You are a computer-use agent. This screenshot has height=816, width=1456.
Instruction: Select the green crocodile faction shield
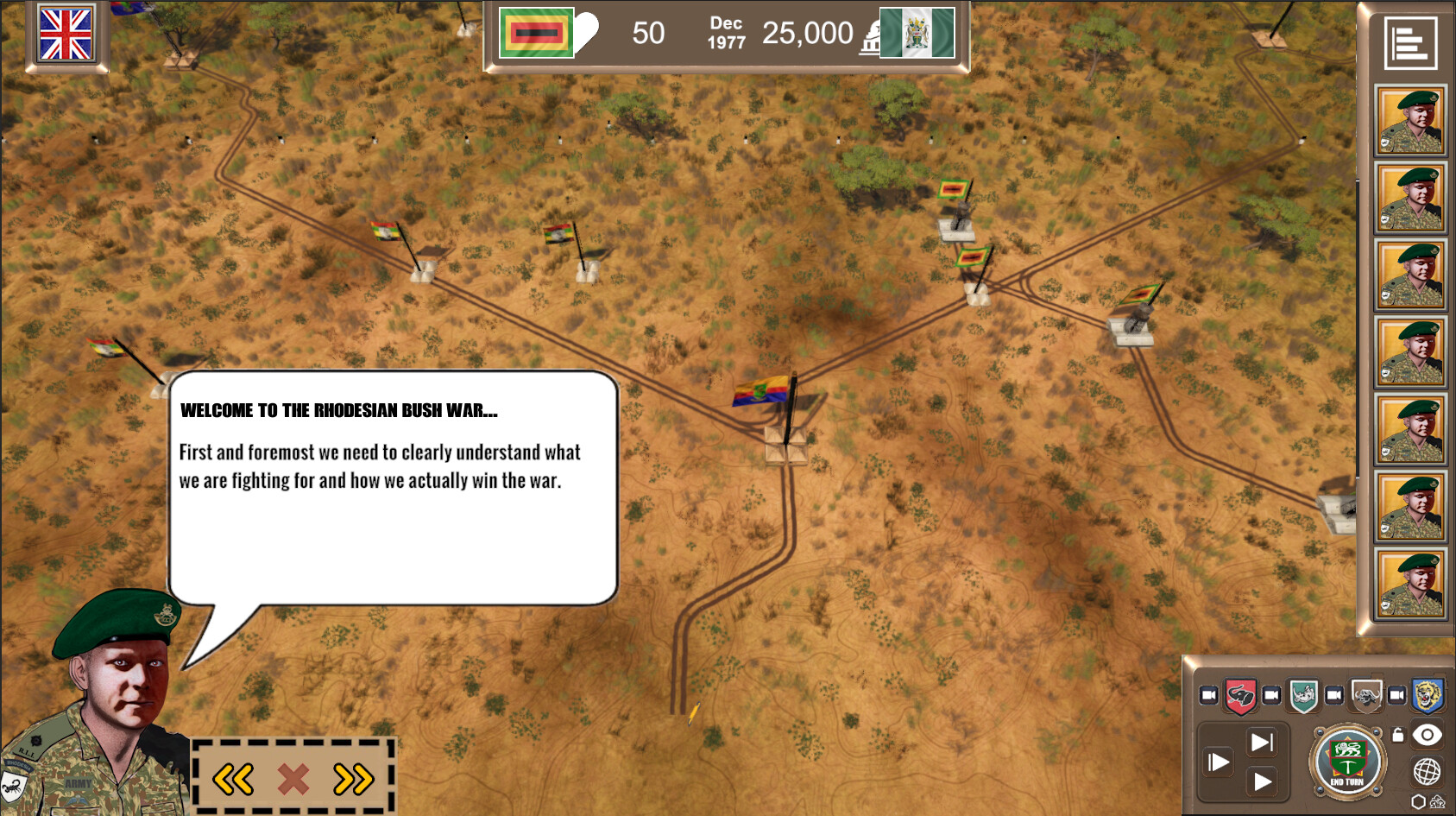click(x=1302, y=694)
